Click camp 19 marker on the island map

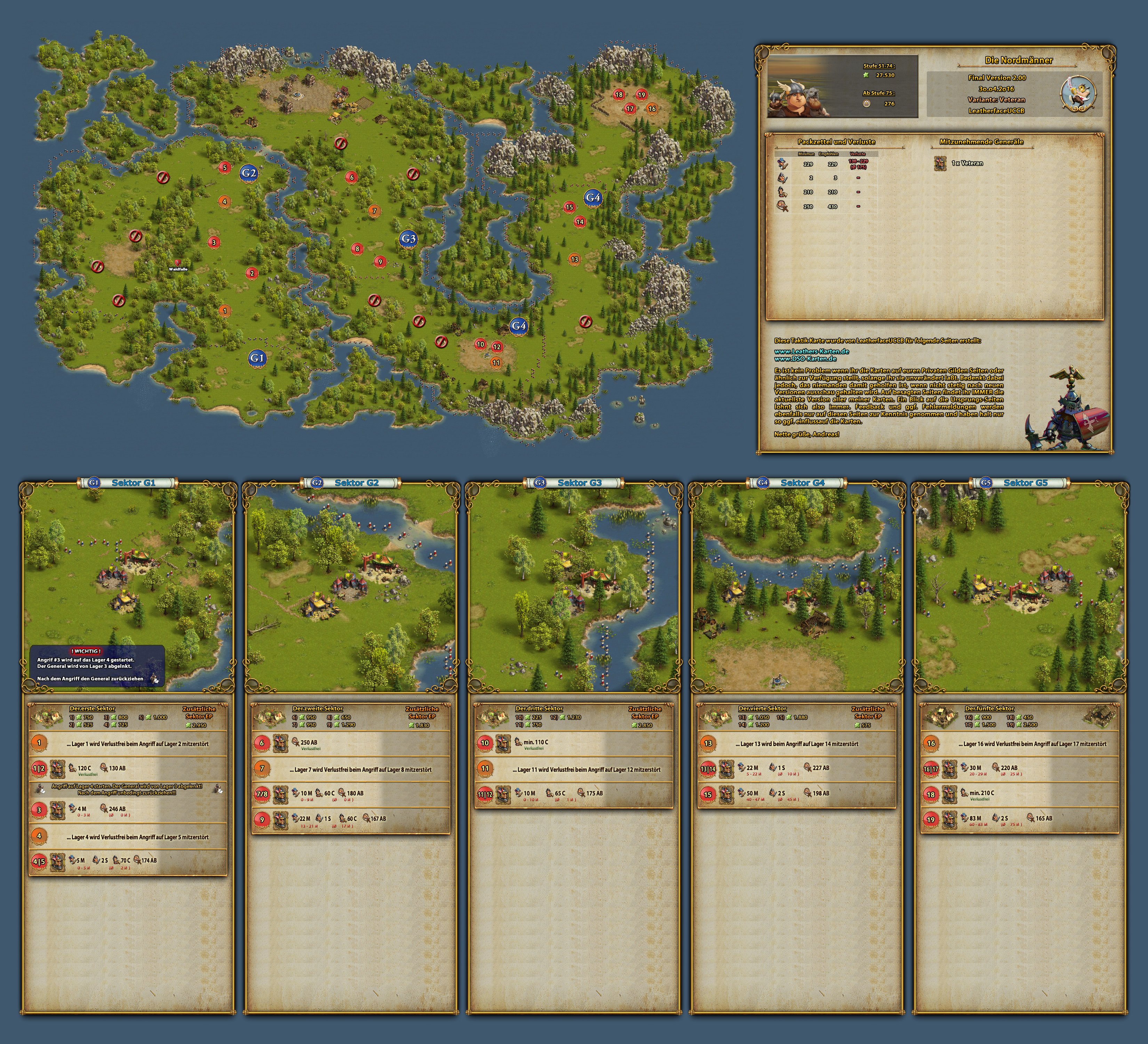pyautogui.click(x=641, y=95)
